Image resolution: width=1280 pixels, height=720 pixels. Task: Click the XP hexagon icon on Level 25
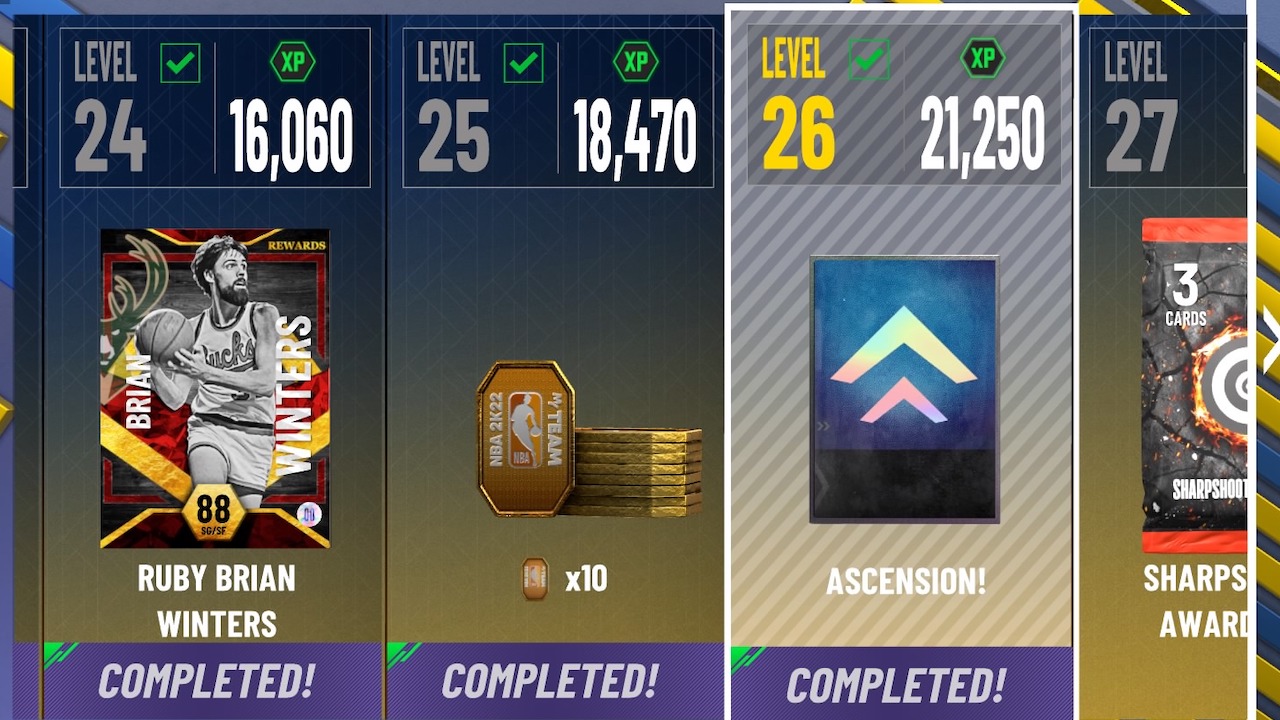tap(636, 62)
